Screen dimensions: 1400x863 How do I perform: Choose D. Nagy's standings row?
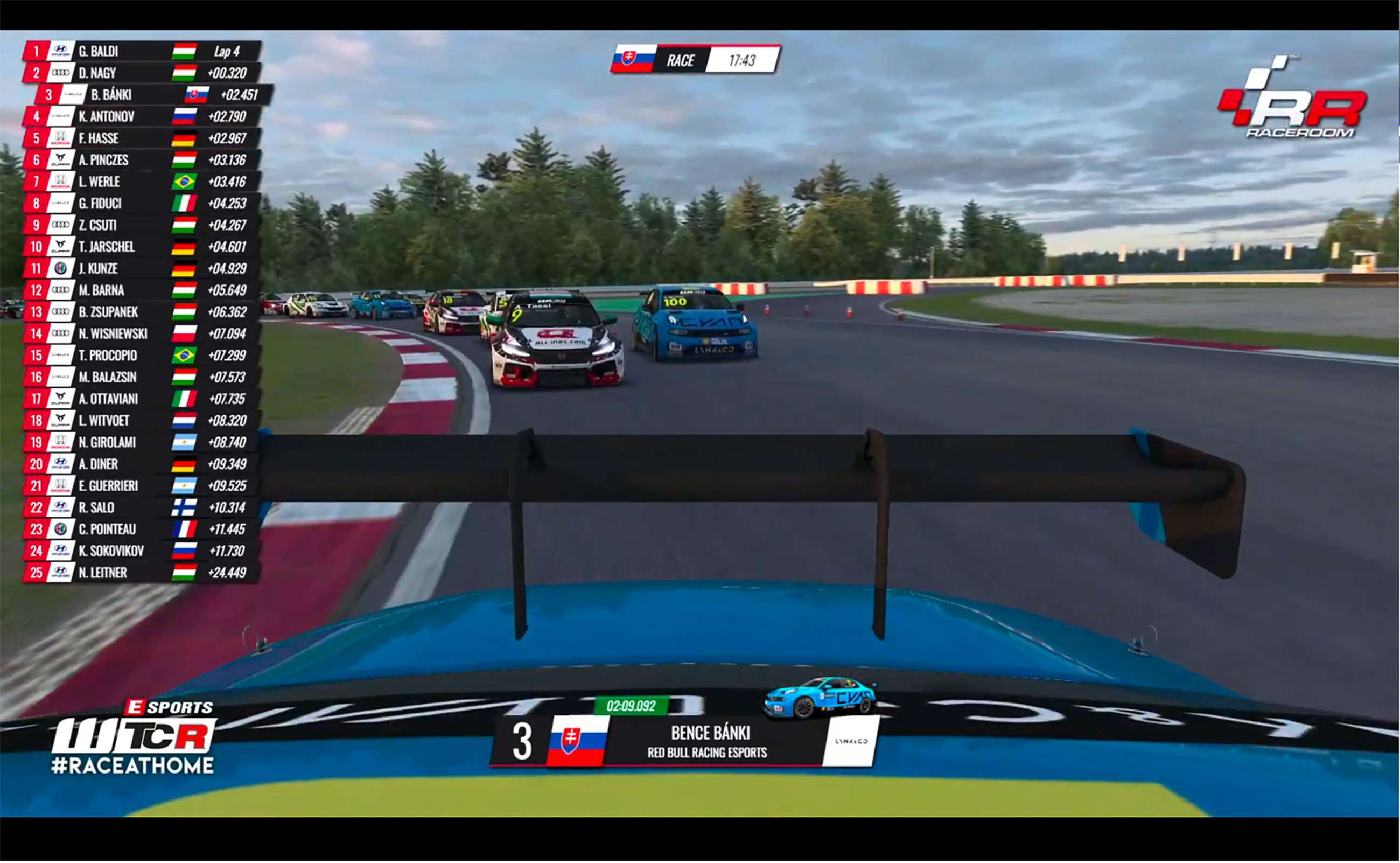click(x=141, y=73)
